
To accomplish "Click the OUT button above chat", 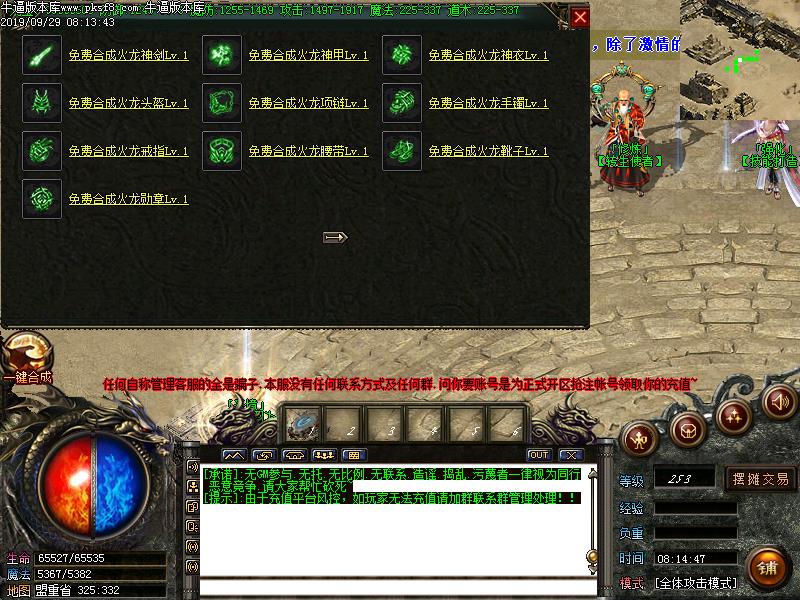I will coord(540,455).
